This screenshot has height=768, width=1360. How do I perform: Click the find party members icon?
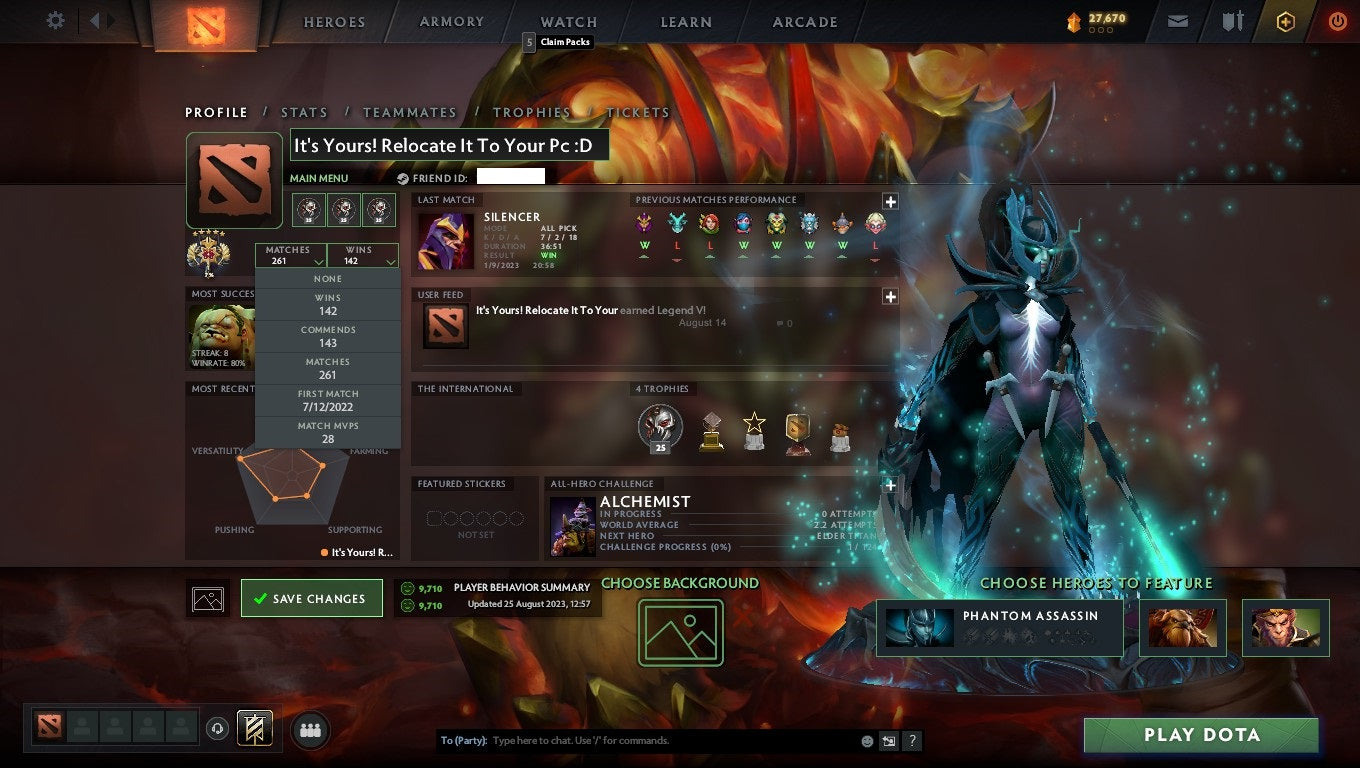(x=310, y=730)
